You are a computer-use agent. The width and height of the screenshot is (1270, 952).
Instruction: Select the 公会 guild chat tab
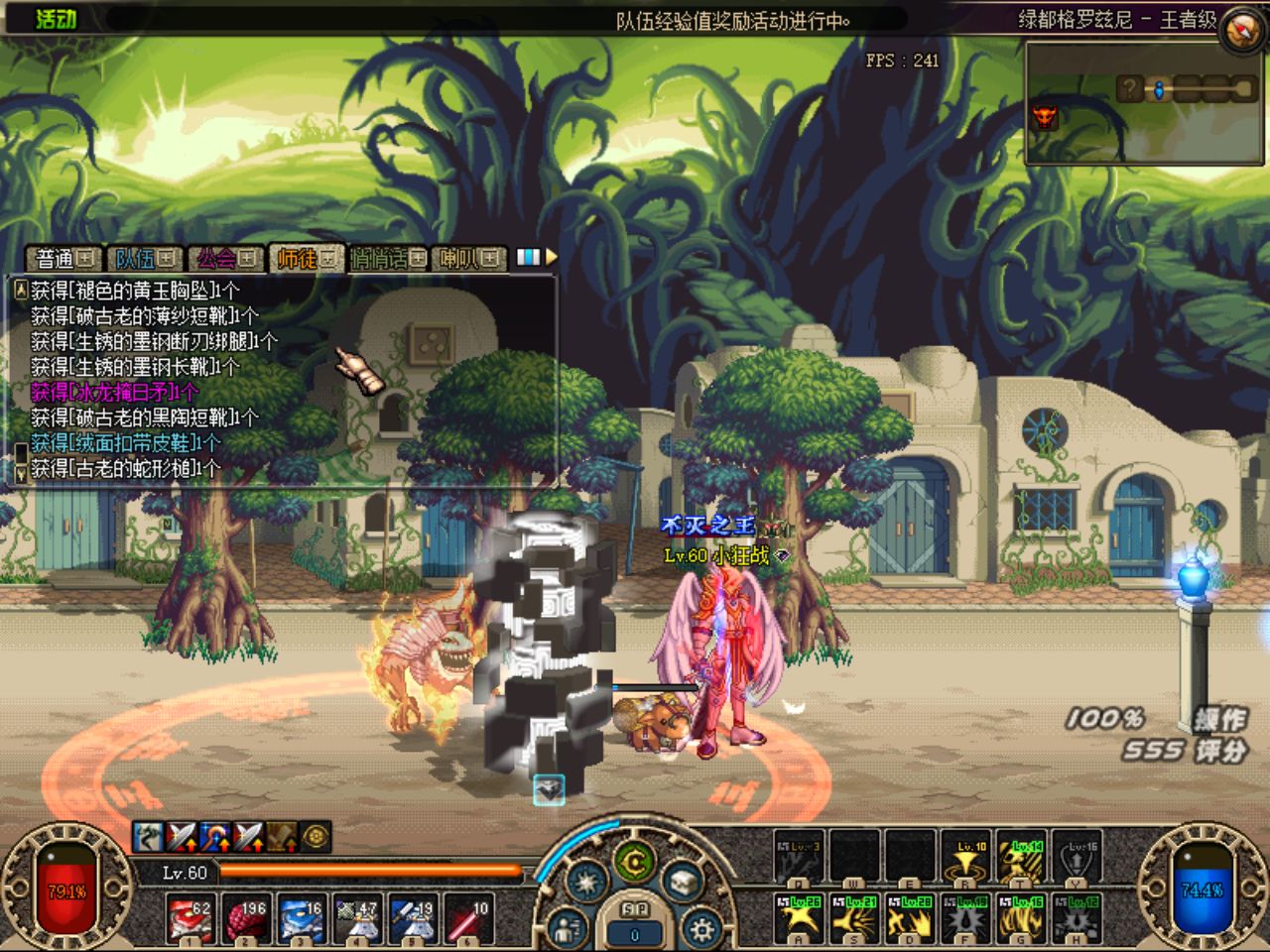[225, 259]
